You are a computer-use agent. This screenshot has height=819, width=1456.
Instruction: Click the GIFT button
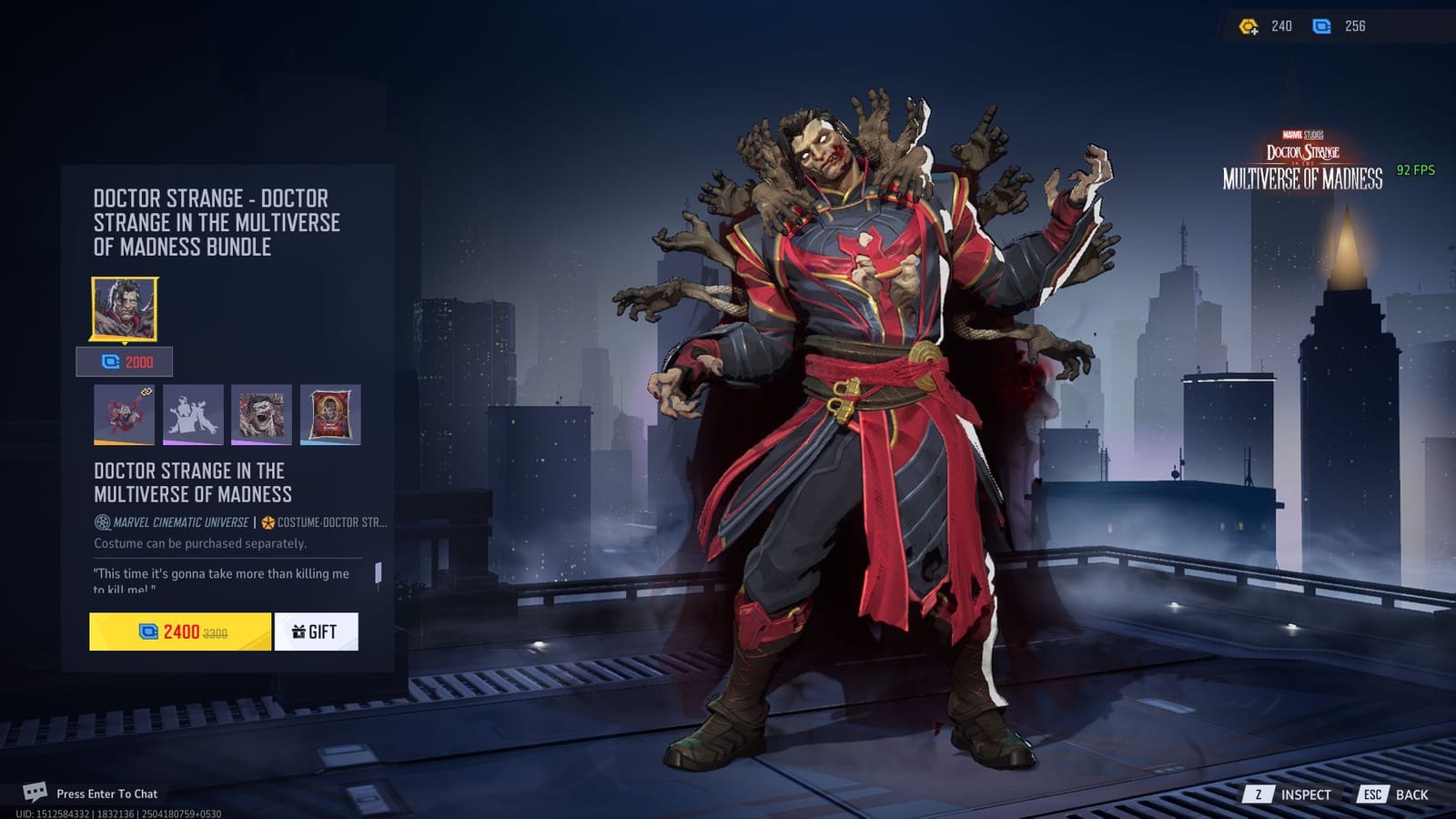point(316,631)
